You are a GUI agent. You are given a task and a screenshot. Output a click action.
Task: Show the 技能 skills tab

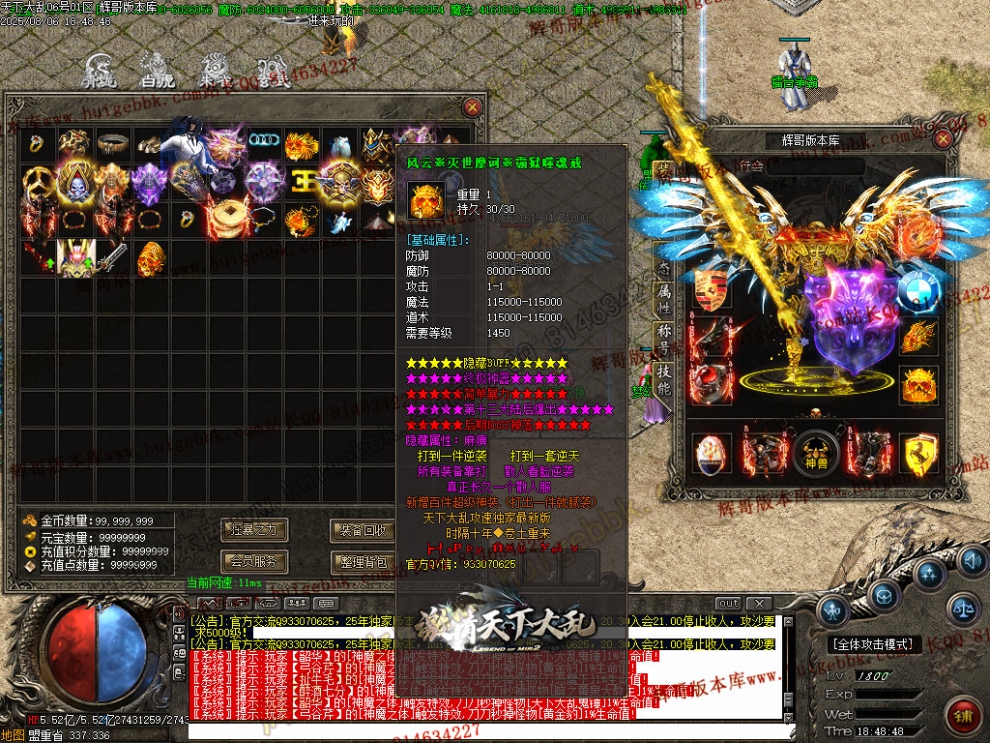coord(662,381)
